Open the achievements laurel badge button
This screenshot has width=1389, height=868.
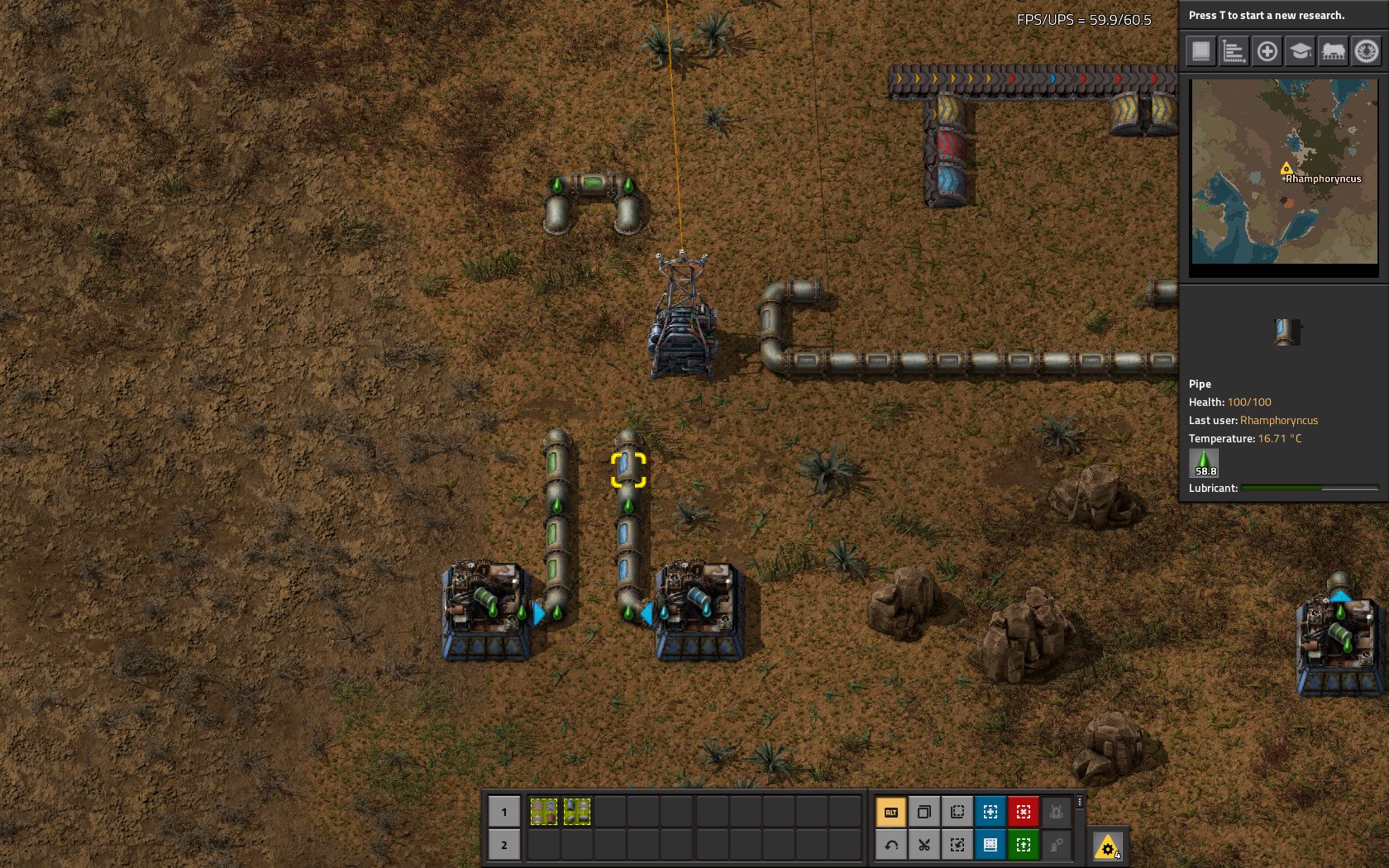tap(1366, 51)
